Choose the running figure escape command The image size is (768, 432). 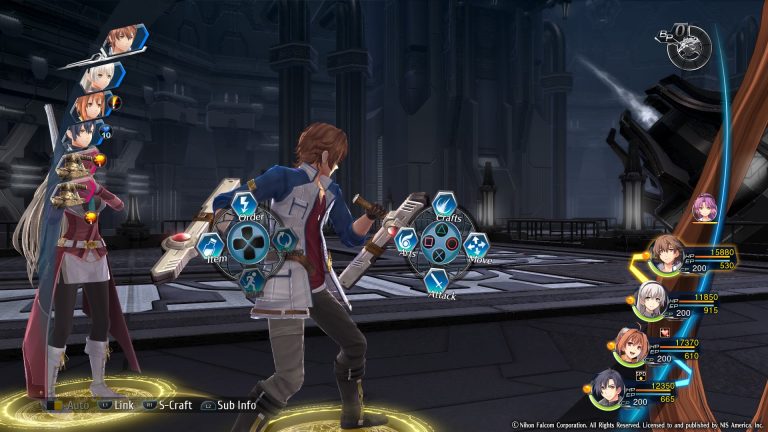(250, 281)
